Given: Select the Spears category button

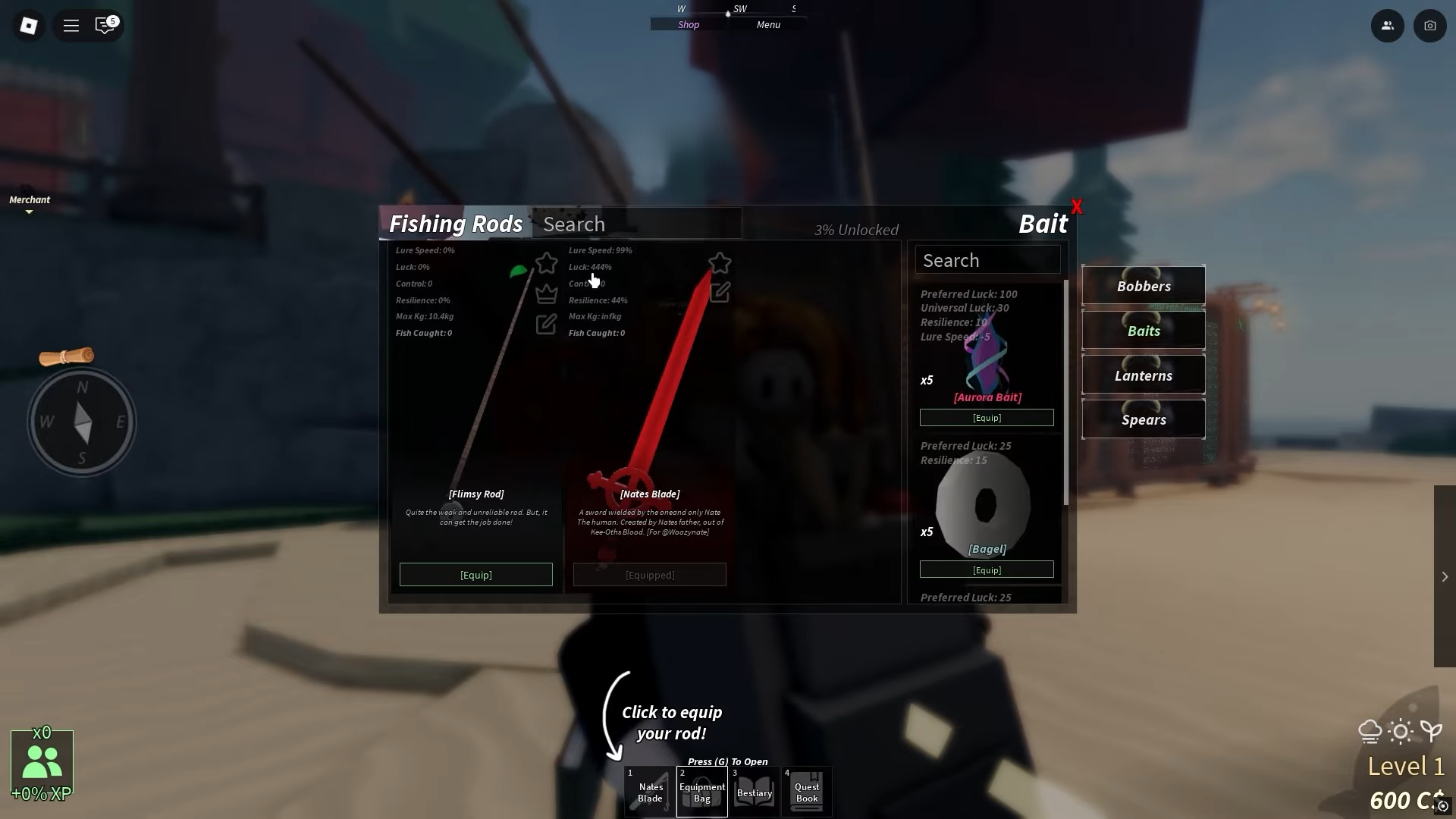Looking at the screenshot, I should click(x=1144, y=419).
